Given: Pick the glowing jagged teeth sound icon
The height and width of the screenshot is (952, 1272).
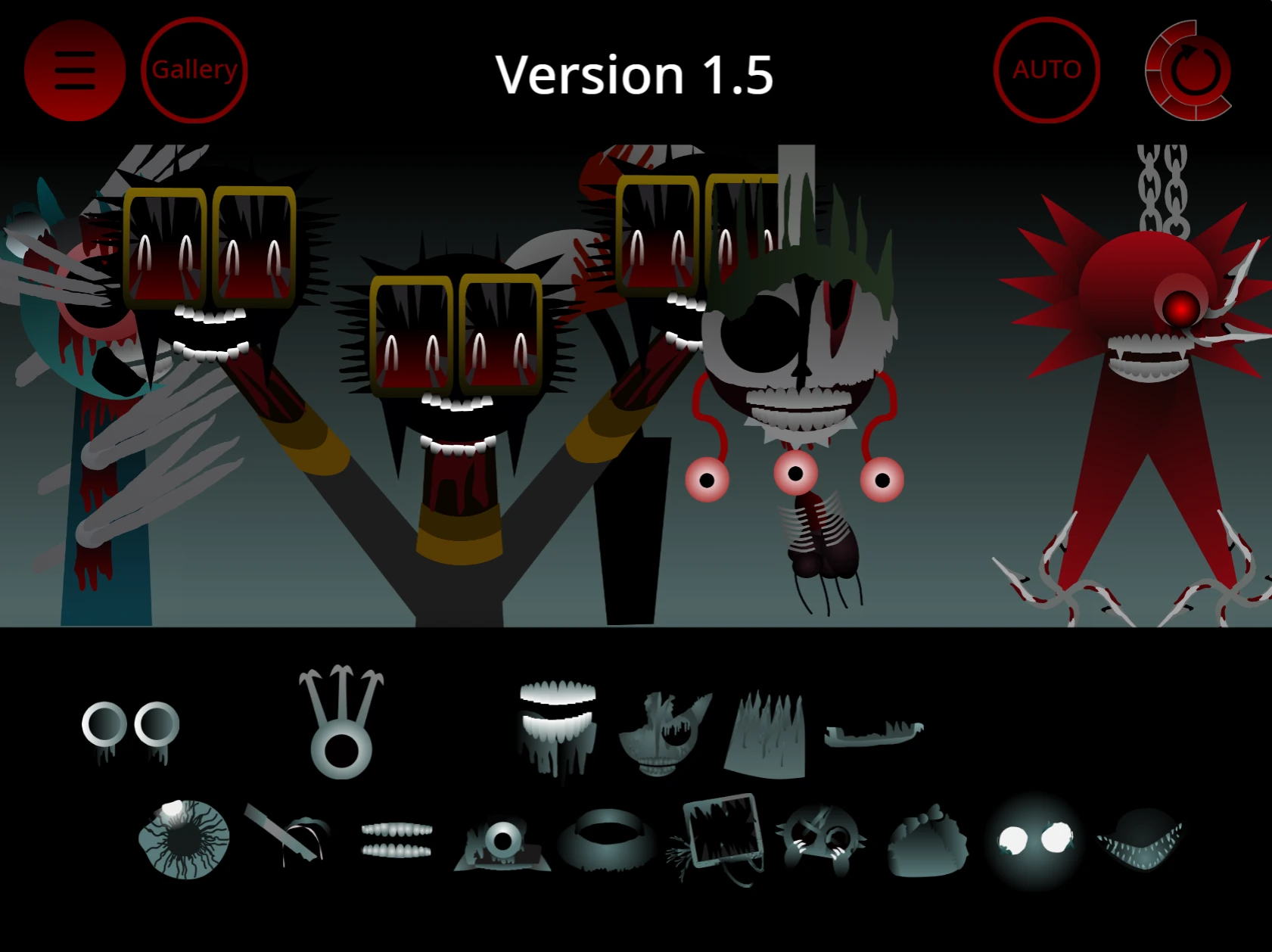Looking at the screenshot, I should (1139, 840).
